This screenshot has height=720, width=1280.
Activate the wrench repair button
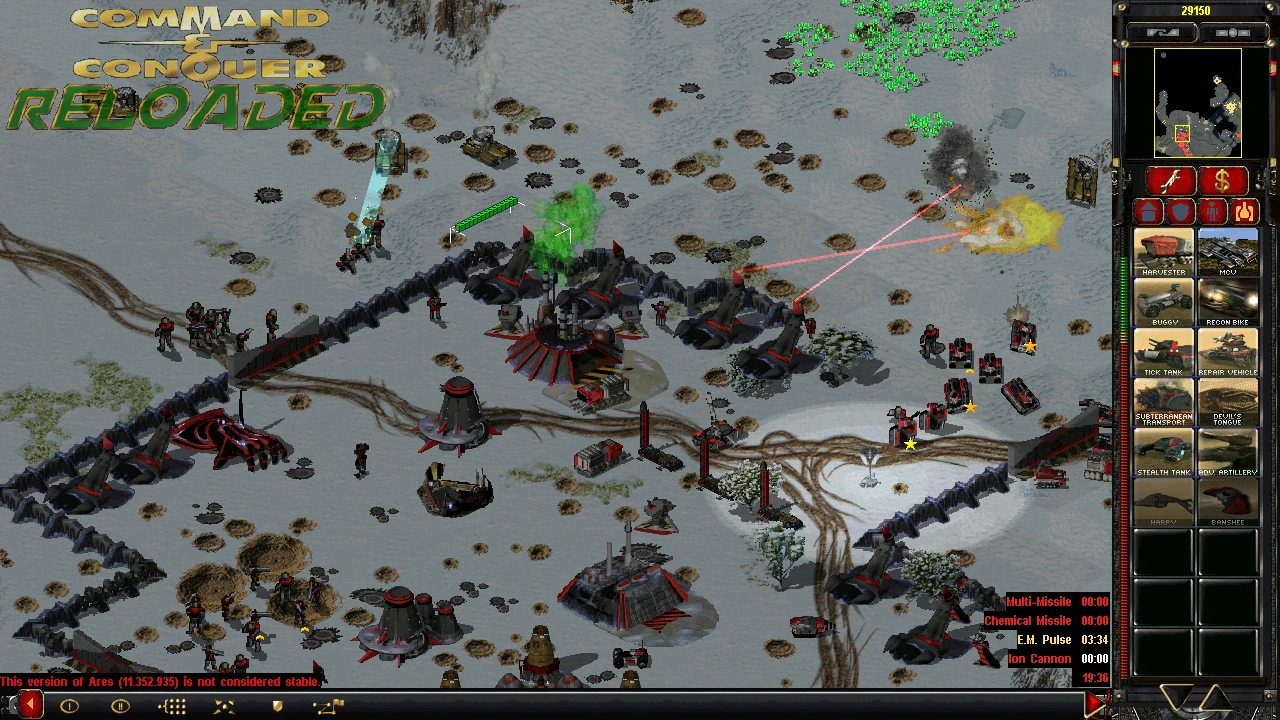point(1172,181)
